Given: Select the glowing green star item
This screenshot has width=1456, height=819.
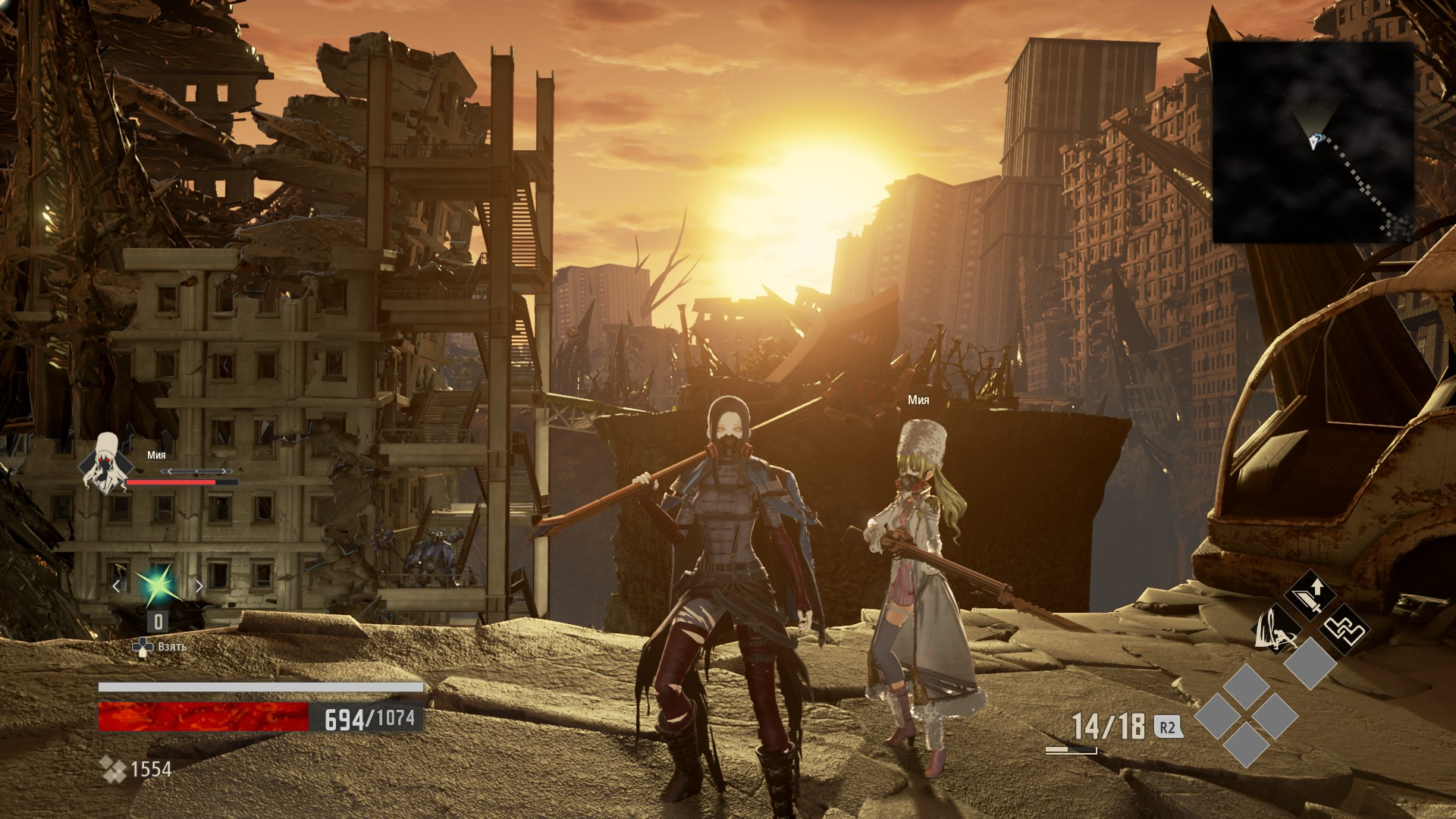Looking at the screenshot, I should click(x=157, y=585).
